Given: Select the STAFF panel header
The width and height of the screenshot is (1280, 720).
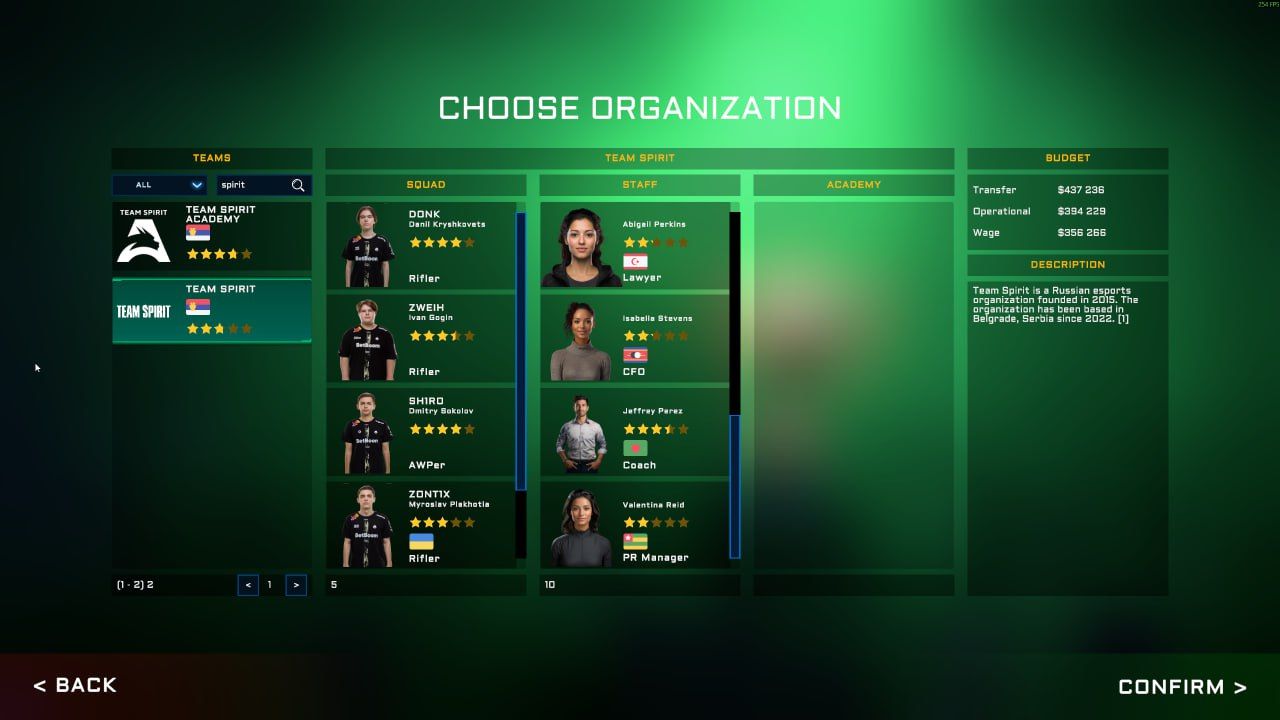Looking at the screenshot, I should 639,184.
